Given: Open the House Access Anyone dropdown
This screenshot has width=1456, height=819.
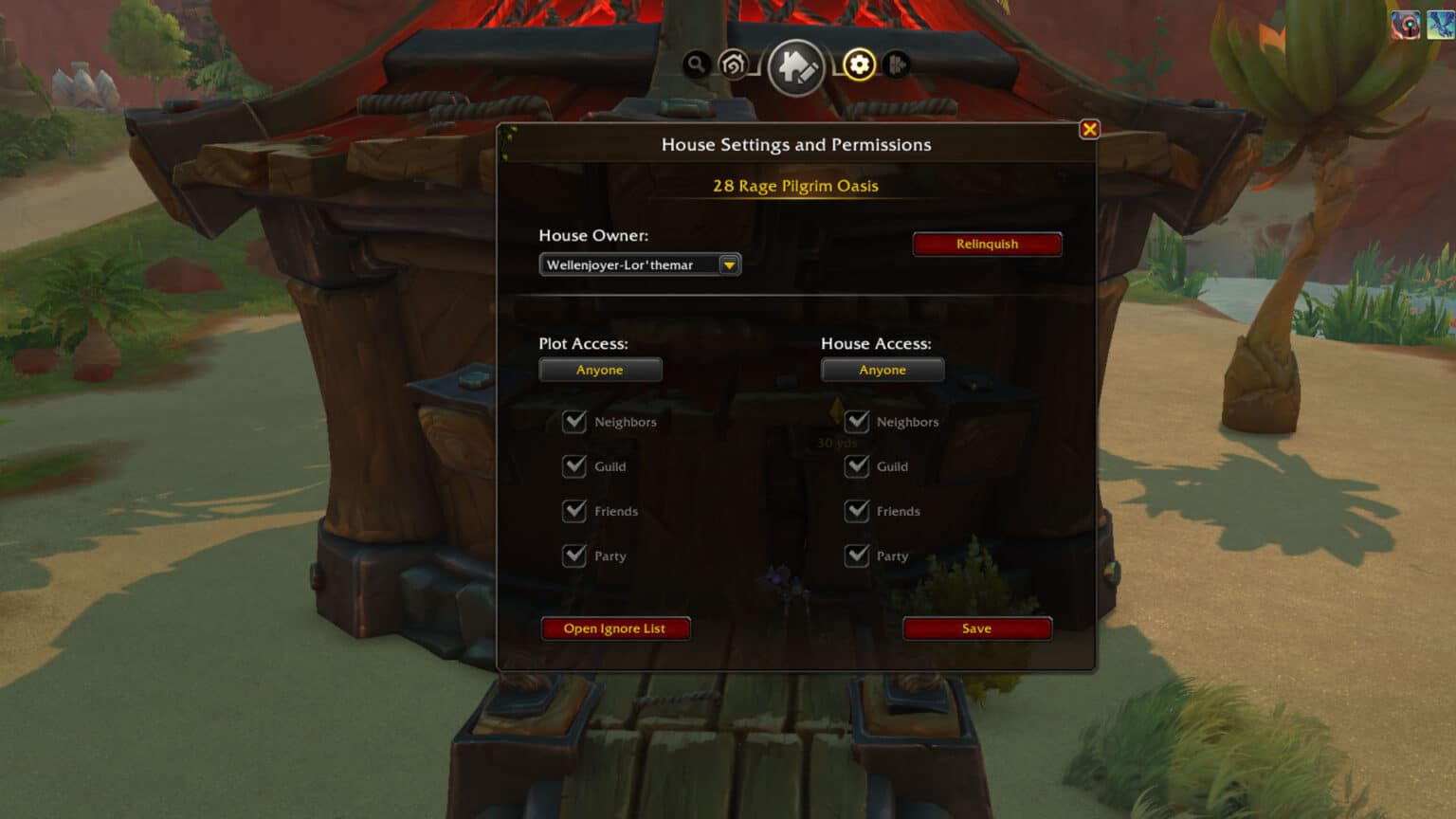Looking at the screenshot, I should click(883, 370).
